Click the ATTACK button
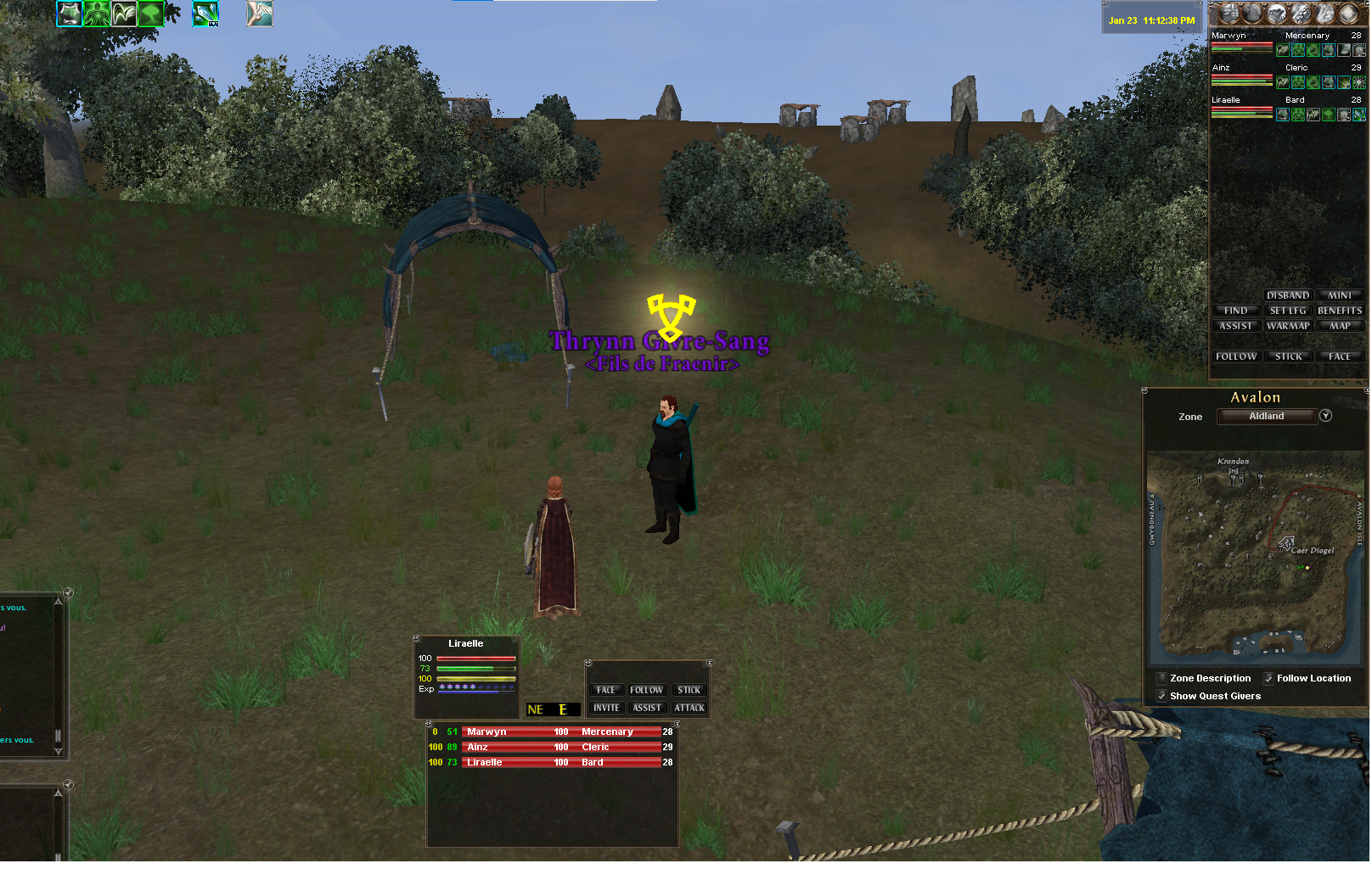Image resolution: width=1372 pixels, height=869 pixels. coord(689,708)
